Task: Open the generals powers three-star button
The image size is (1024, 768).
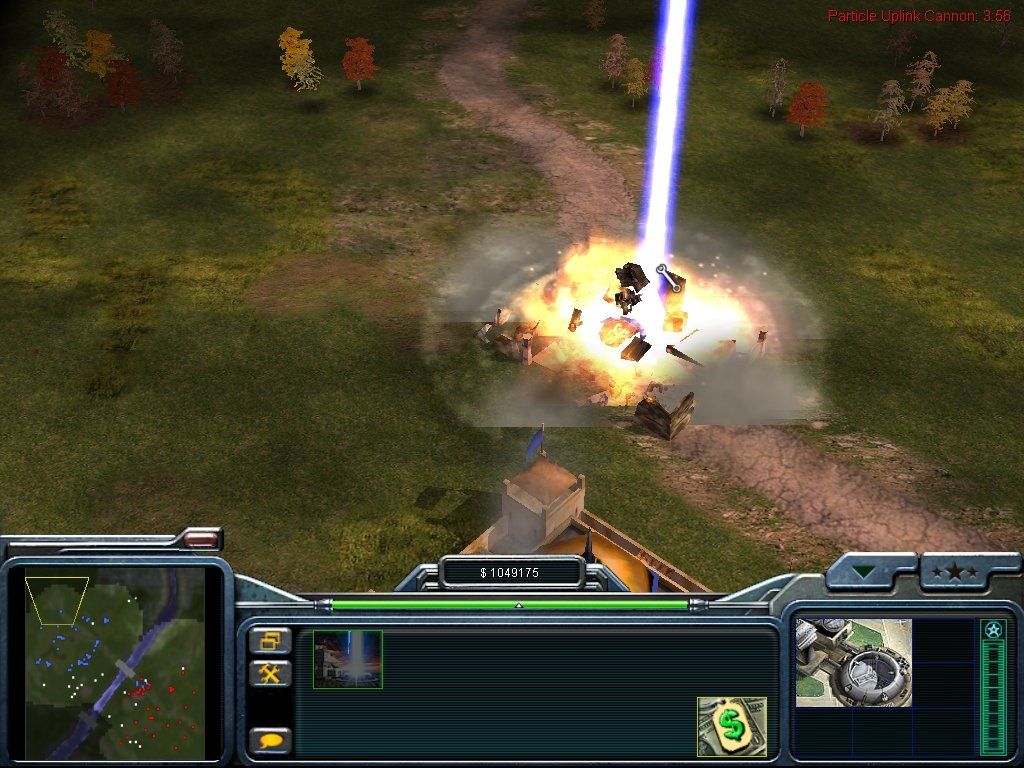Action: pos(955,572)
